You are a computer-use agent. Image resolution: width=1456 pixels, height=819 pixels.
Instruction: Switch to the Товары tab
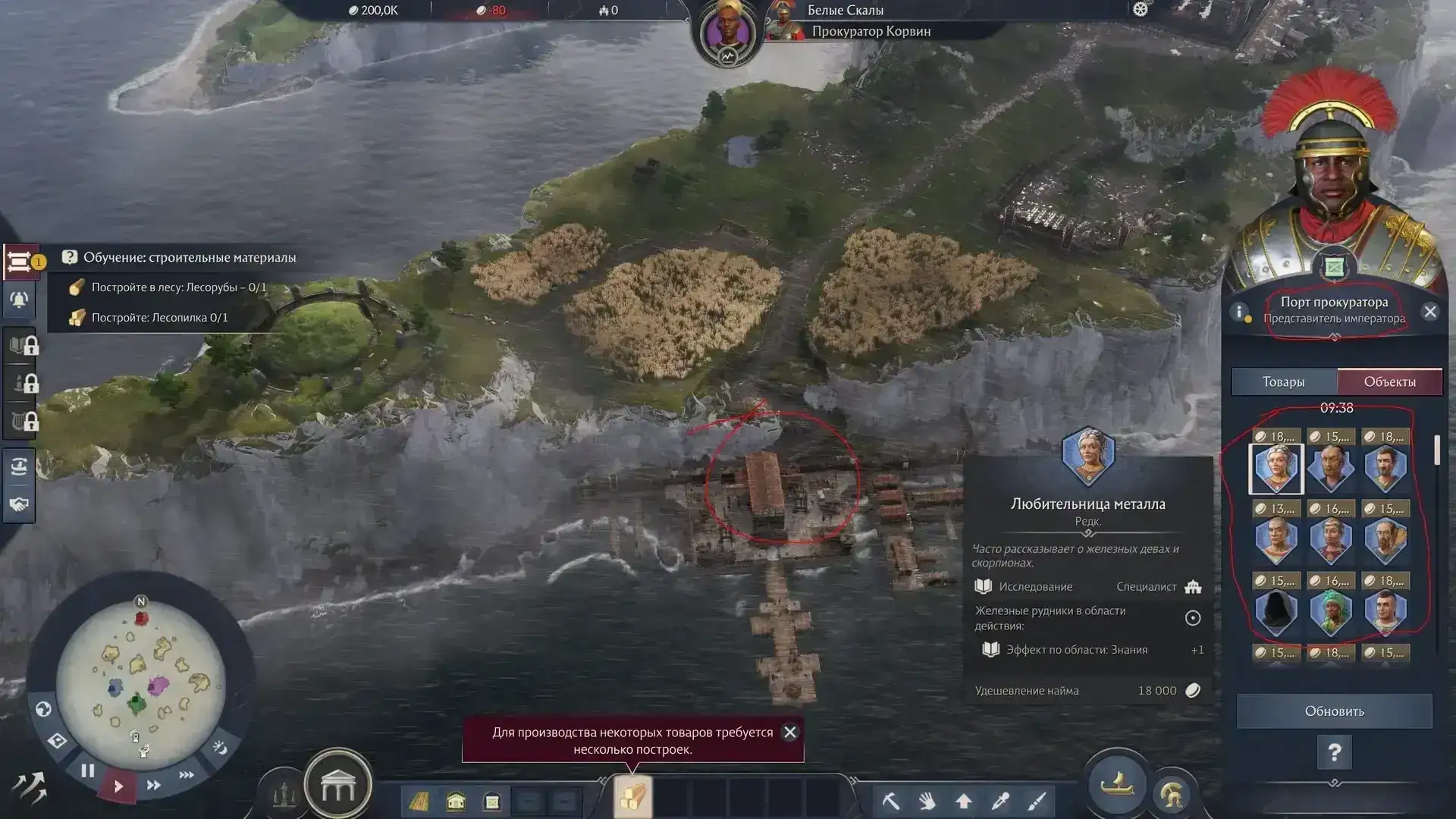click(x=1283, y=381)
